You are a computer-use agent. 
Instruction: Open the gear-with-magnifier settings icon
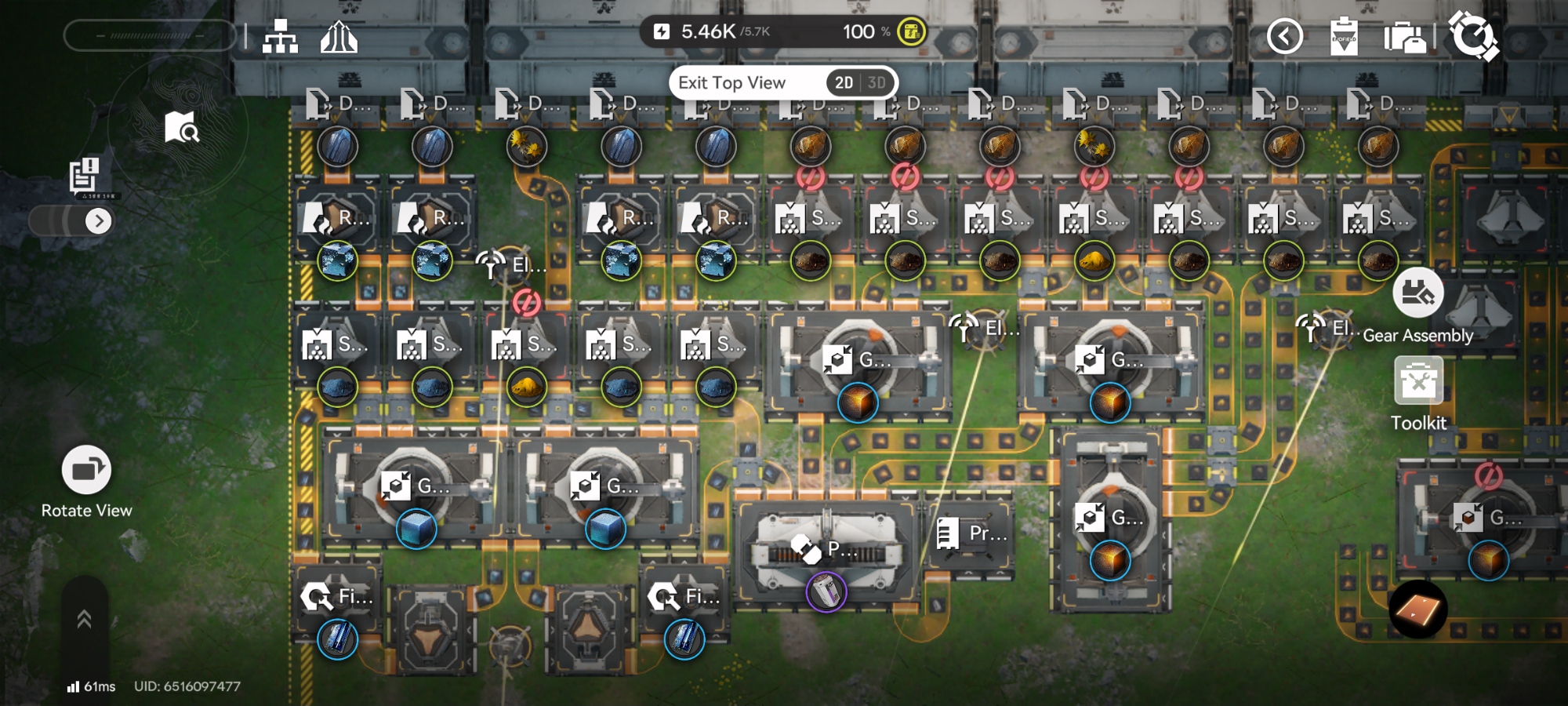[x=1473, y=35]
